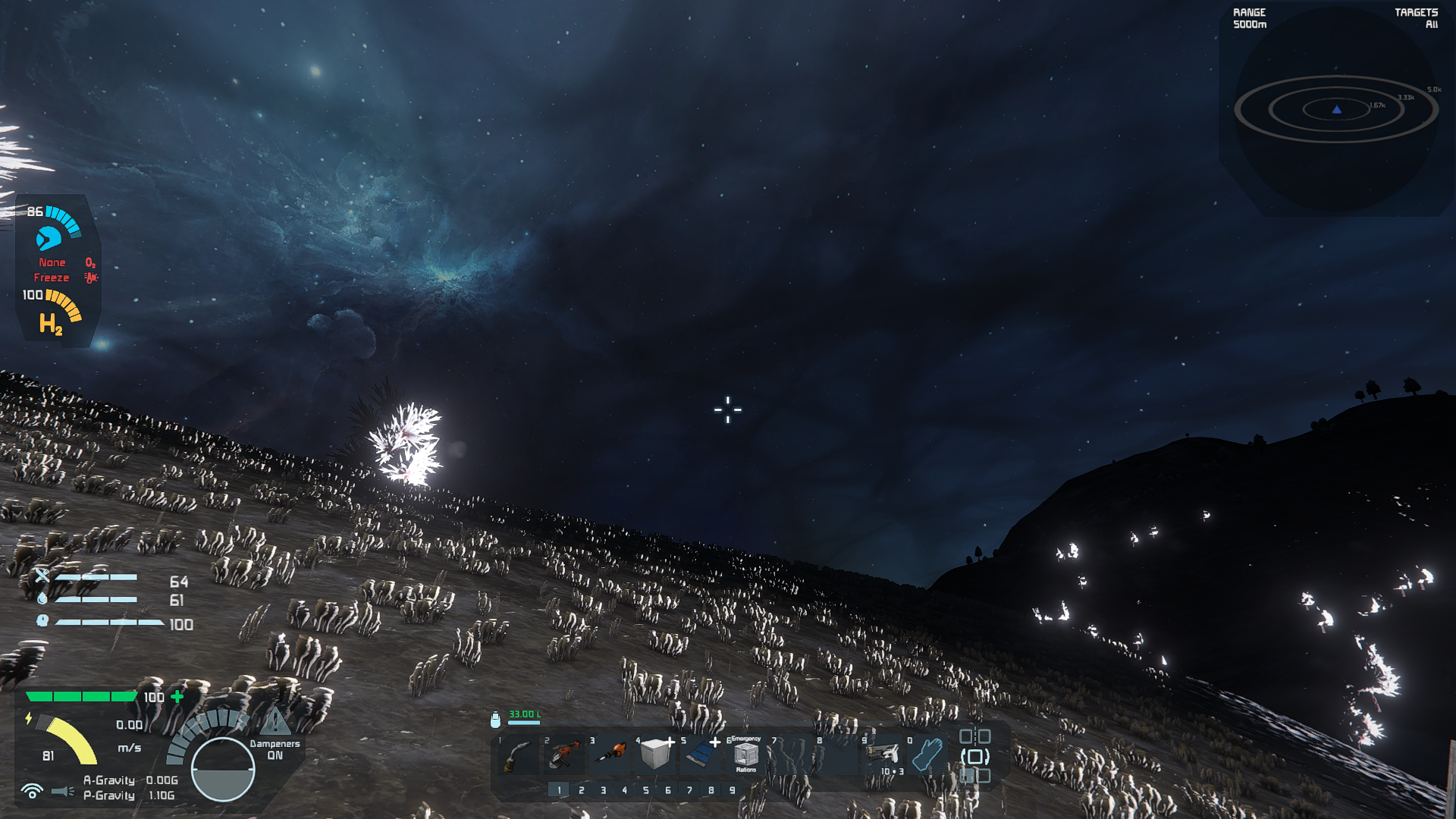This screenshot has height=819, width=1456.
Task: Toggle the flashlight icon
Action: point(62,791)
